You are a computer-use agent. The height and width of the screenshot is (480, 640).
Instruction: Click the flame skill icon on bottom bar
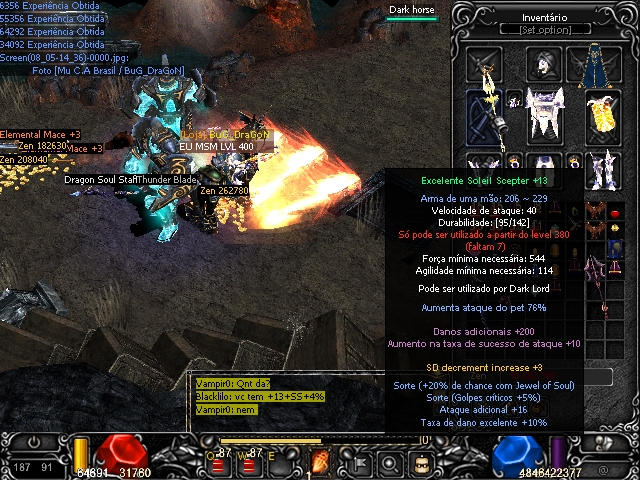321,462
